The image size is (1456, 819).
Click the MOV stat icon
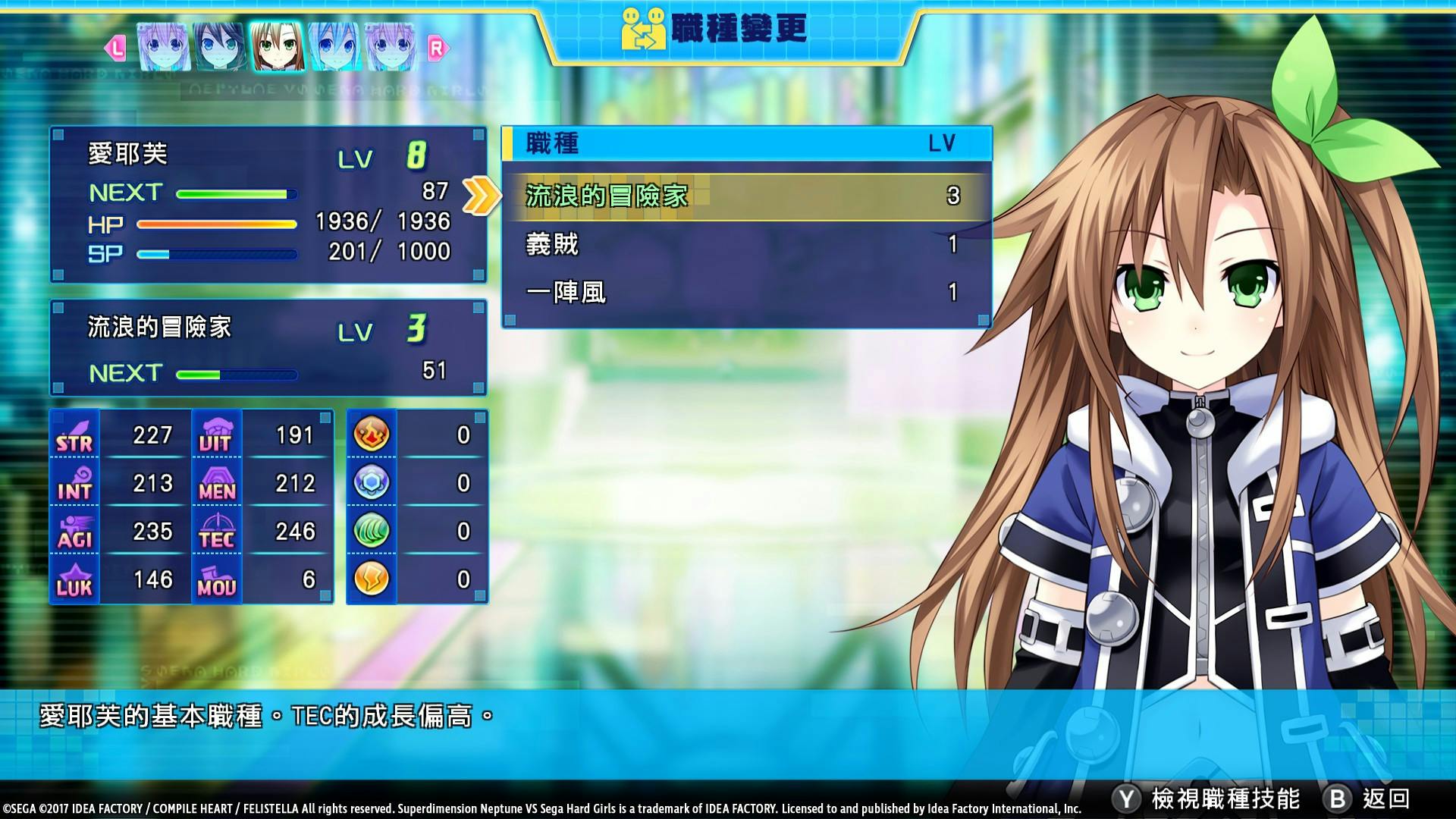[x=218, y=579]
